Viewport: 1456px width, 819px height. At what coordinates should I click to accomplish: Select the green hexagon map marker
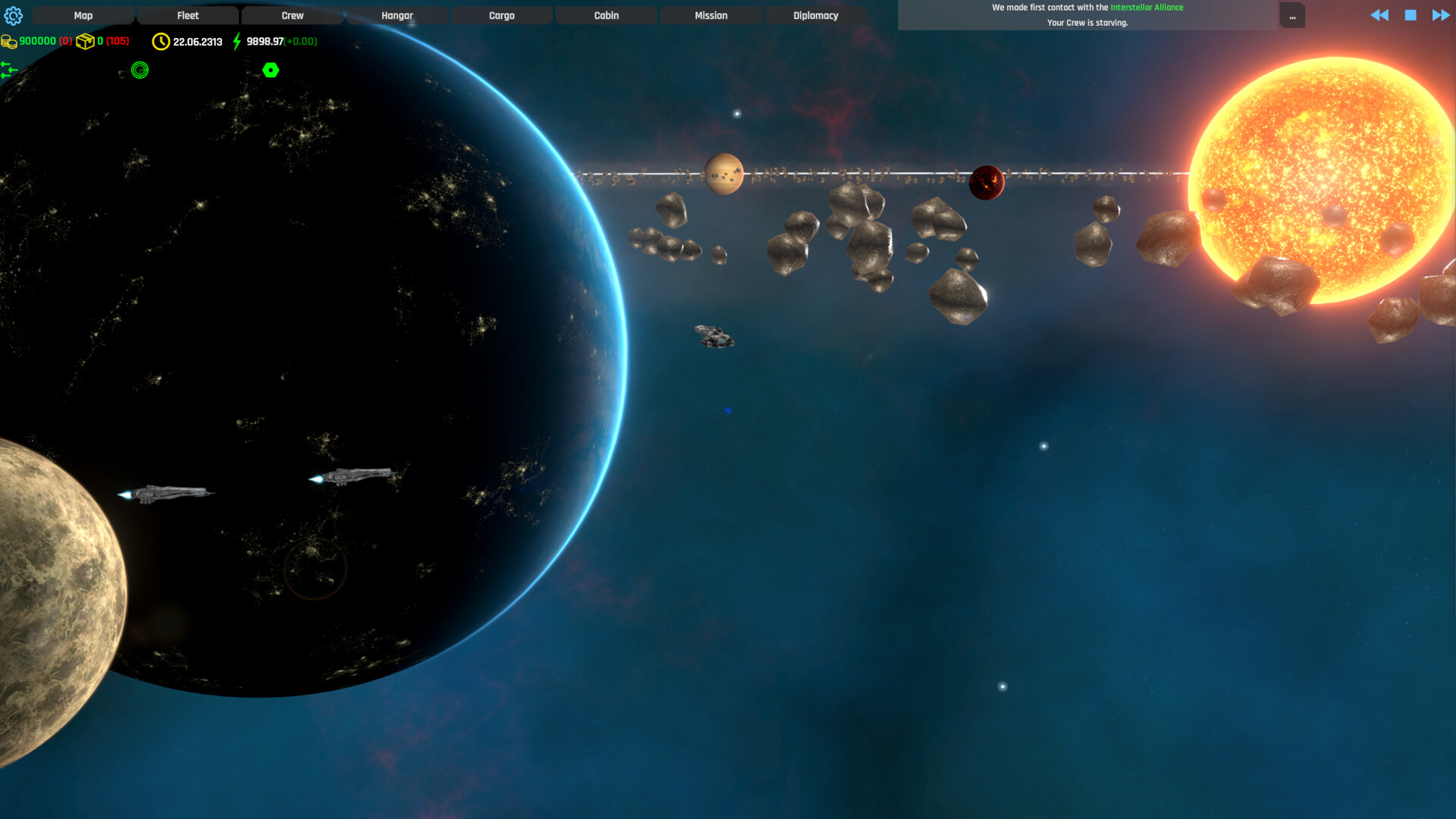coord(271,70)
